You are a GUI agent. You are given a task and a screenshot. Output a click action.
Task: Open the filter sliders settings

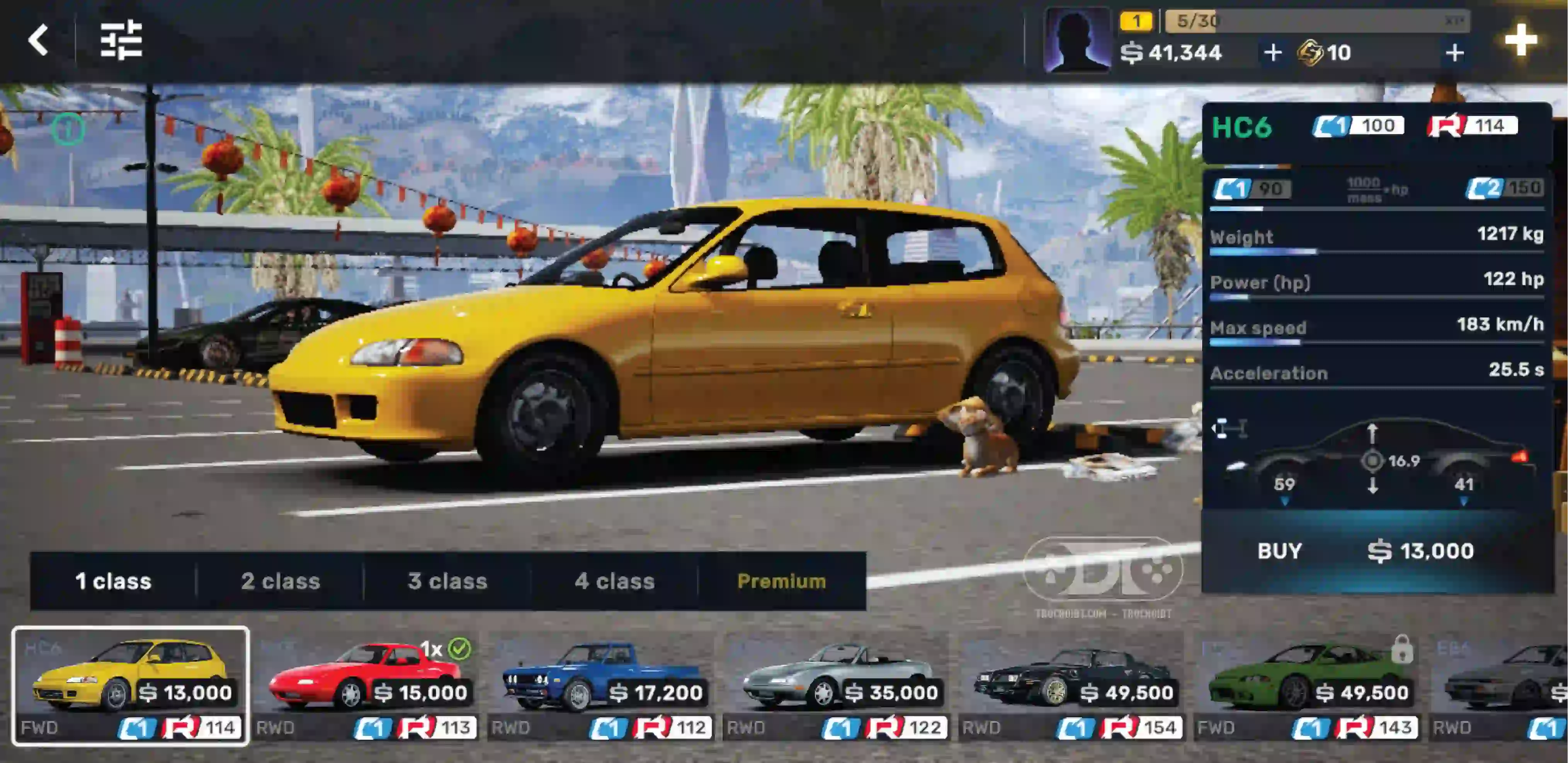pos(121,40)
